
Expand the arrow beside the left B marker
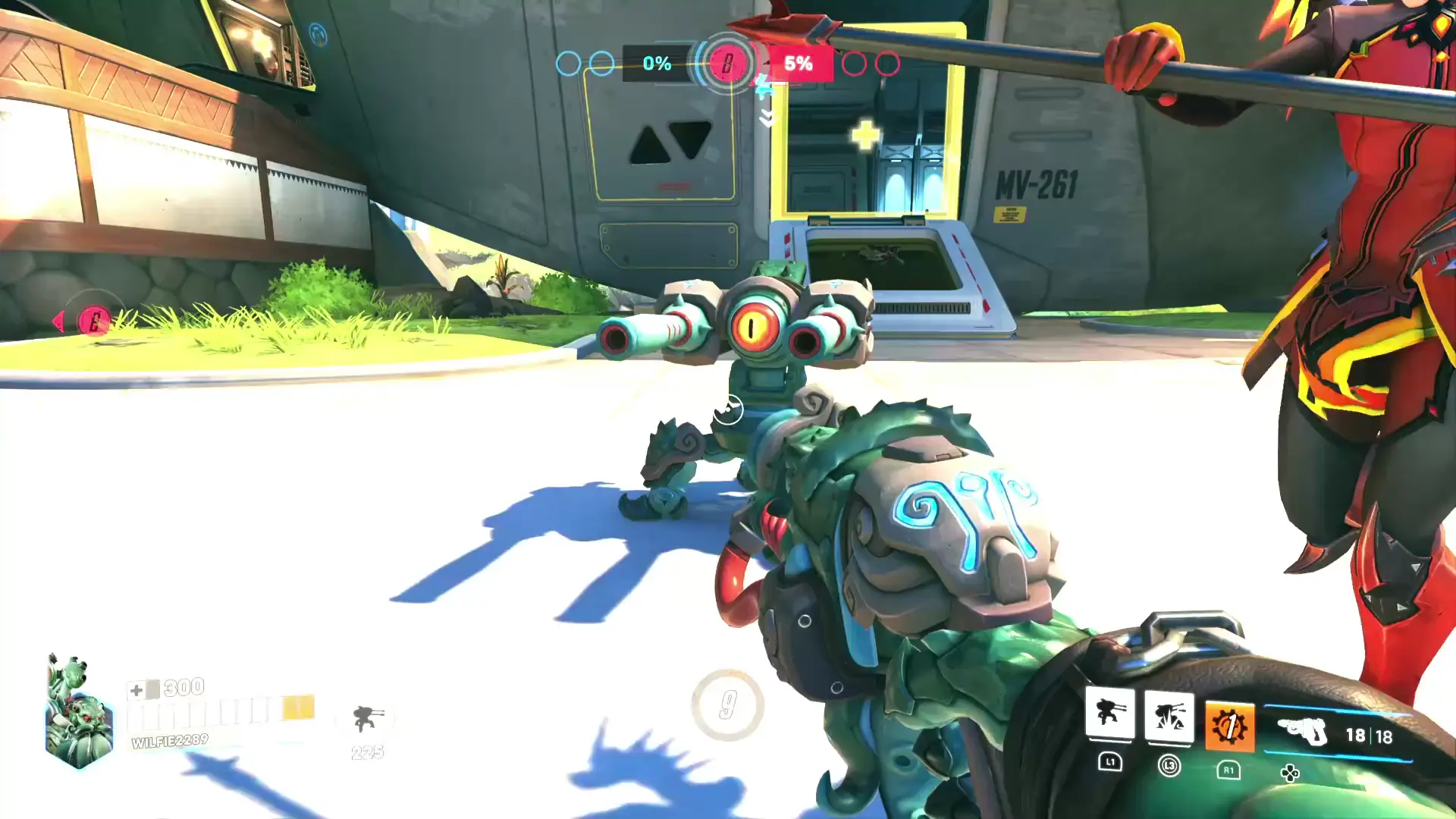(58, 319)
